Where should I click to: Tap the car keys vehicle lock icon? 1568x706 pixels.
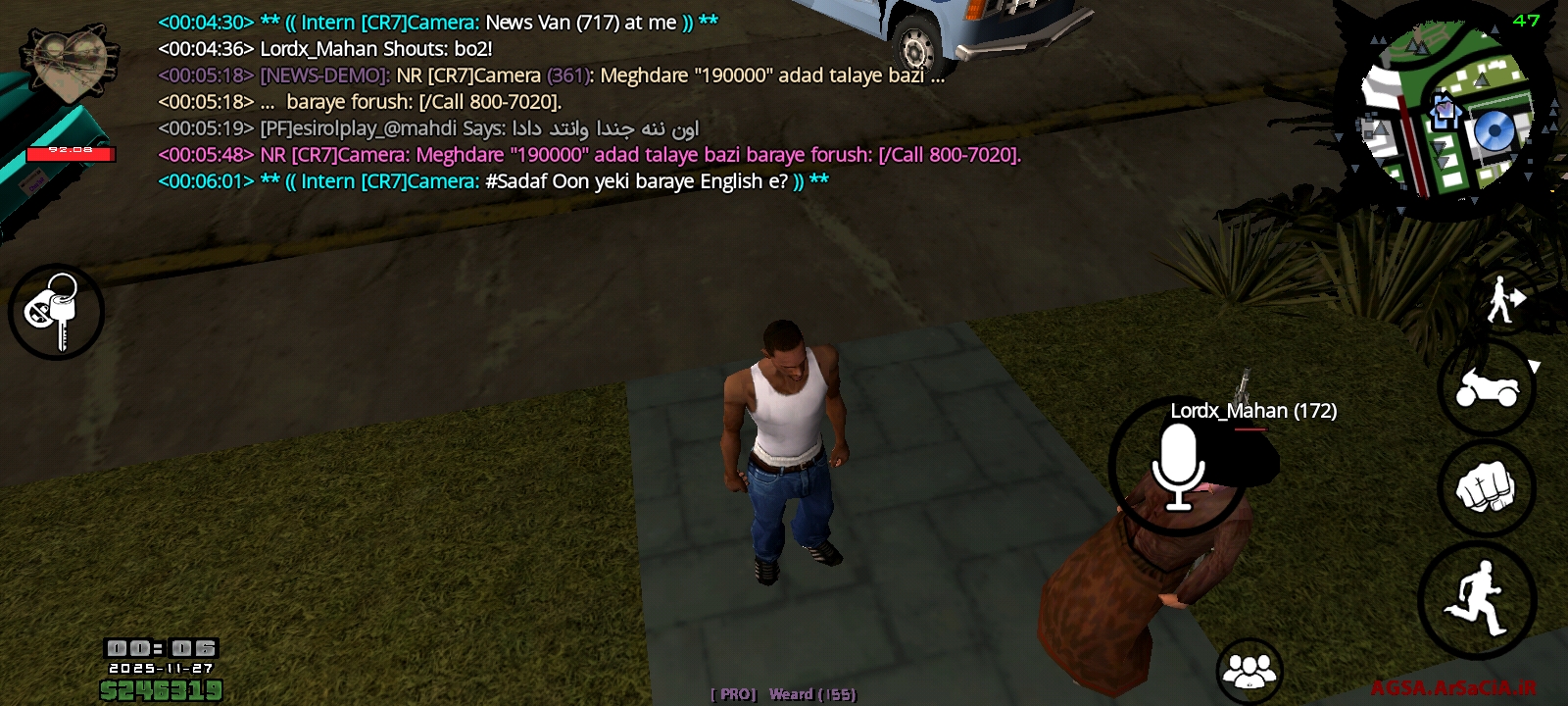coord(56,310)
